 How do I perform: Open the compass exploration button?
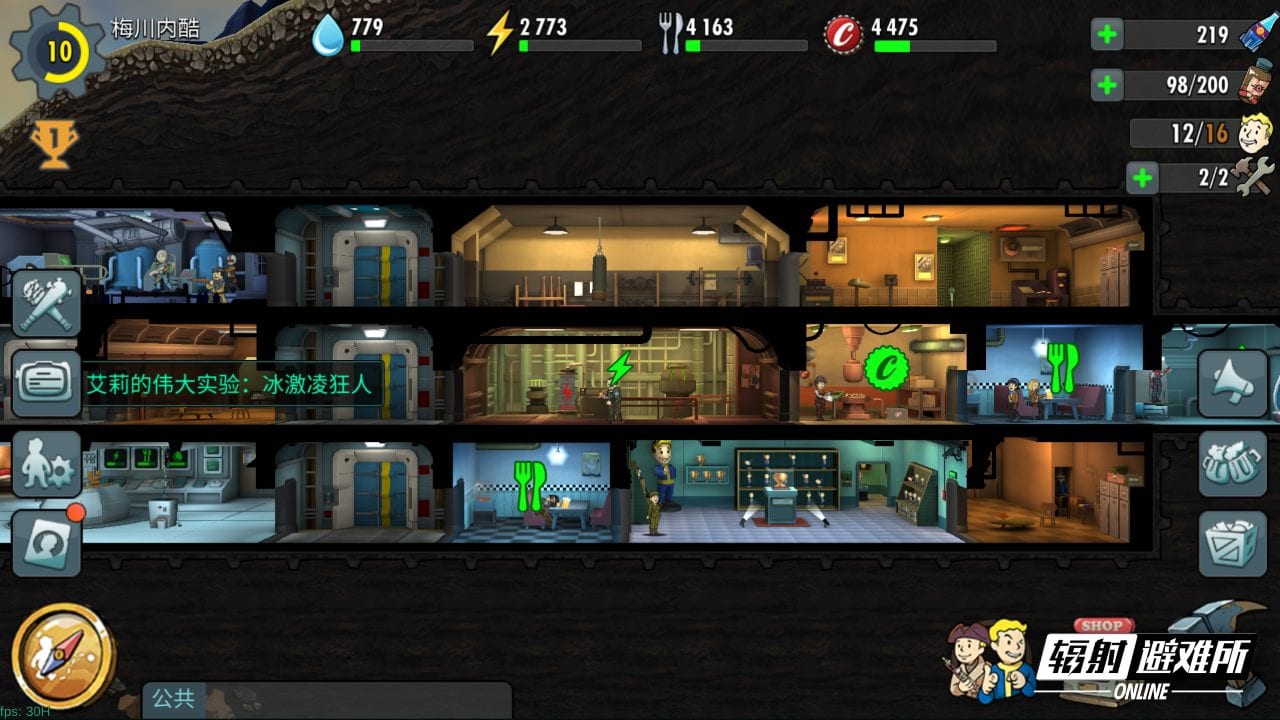point(62,655)
